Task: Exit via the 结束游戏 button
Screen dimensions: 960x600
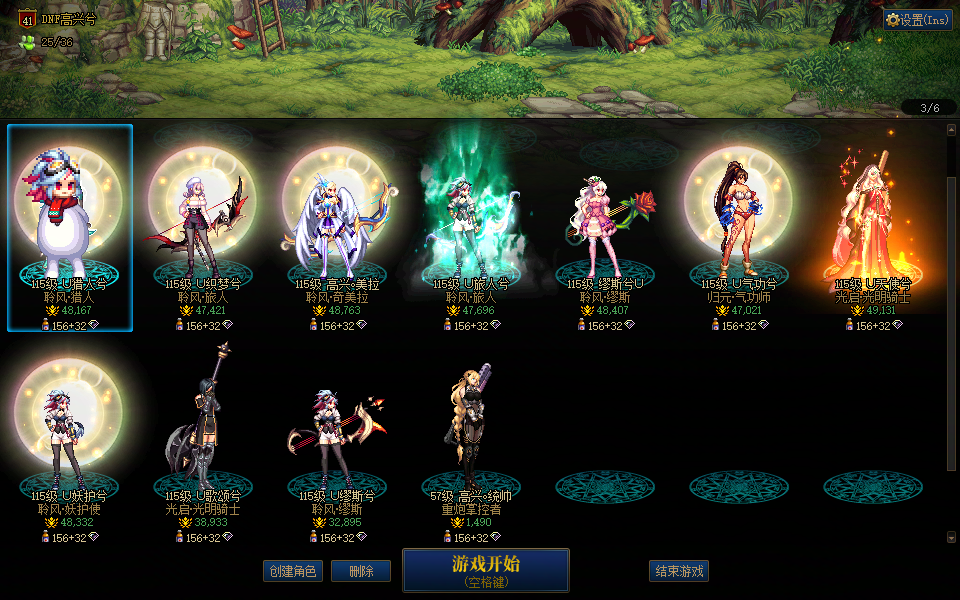Action: 679,571
